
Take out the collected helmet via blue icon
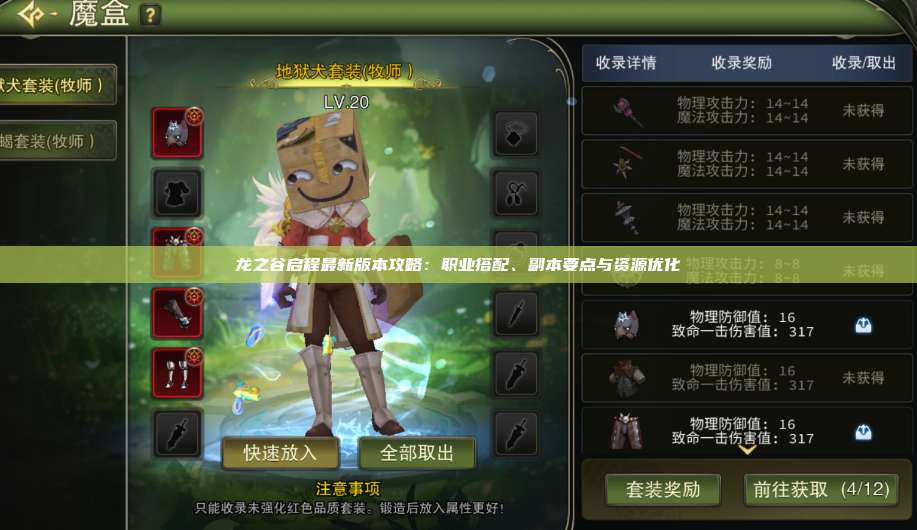coord(863,324)
